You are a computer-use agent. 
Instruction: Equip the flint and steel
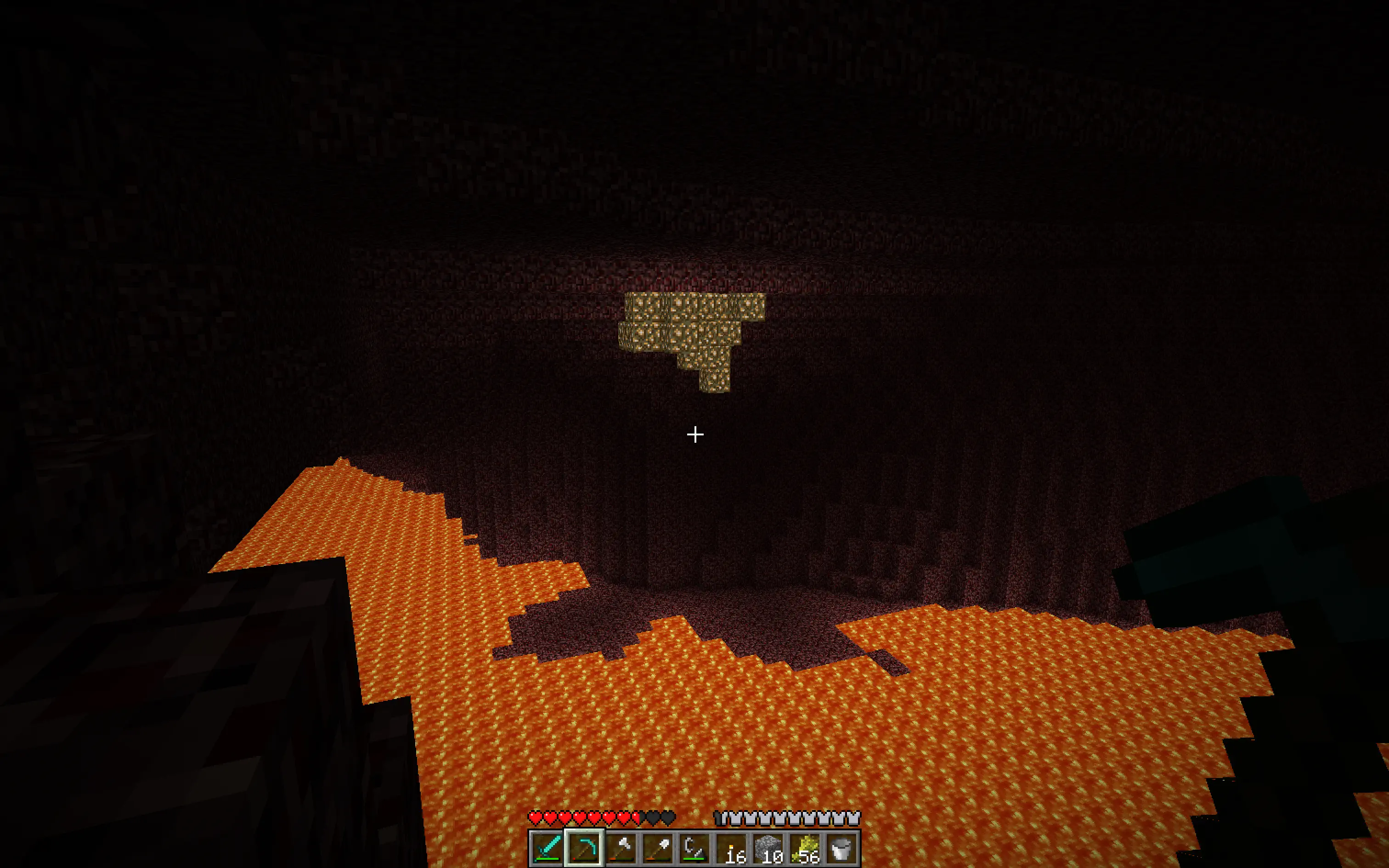coord(694,847)
